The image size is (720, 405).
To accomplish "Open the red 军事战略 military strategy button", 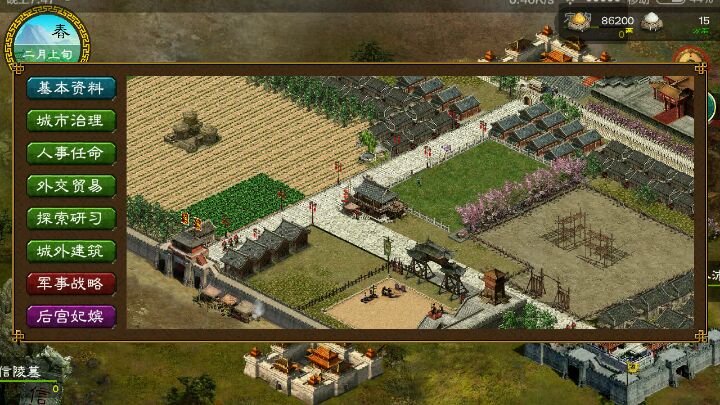I will (x=71, y=283).
